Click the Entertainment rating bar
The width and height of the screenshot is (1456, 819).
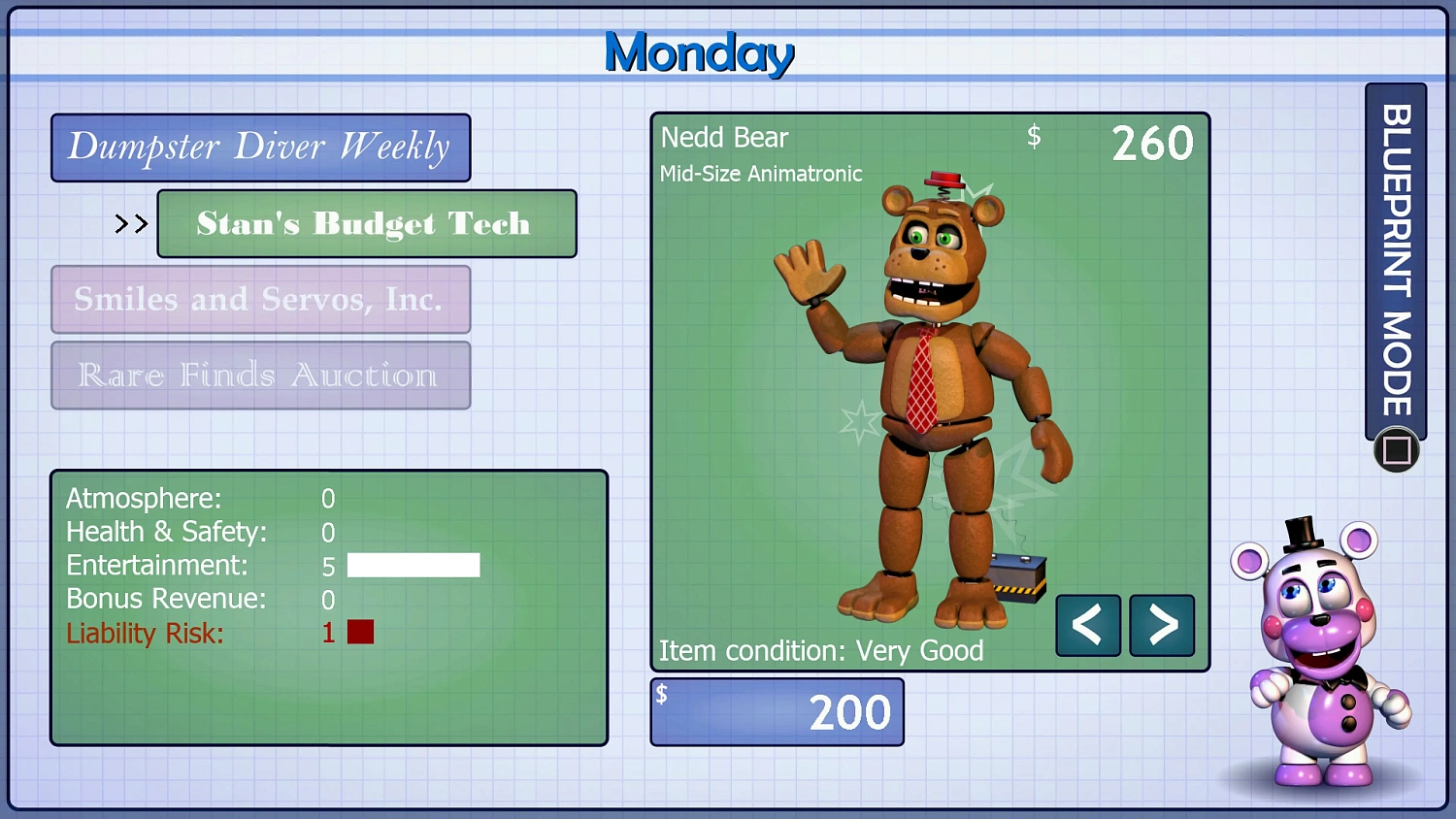tap(414, 565)
